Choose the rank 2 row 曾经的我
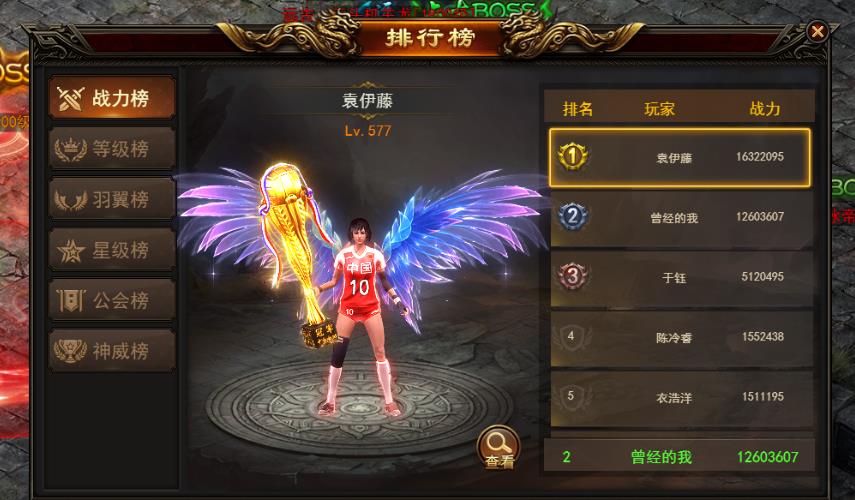 click(679, 217)
